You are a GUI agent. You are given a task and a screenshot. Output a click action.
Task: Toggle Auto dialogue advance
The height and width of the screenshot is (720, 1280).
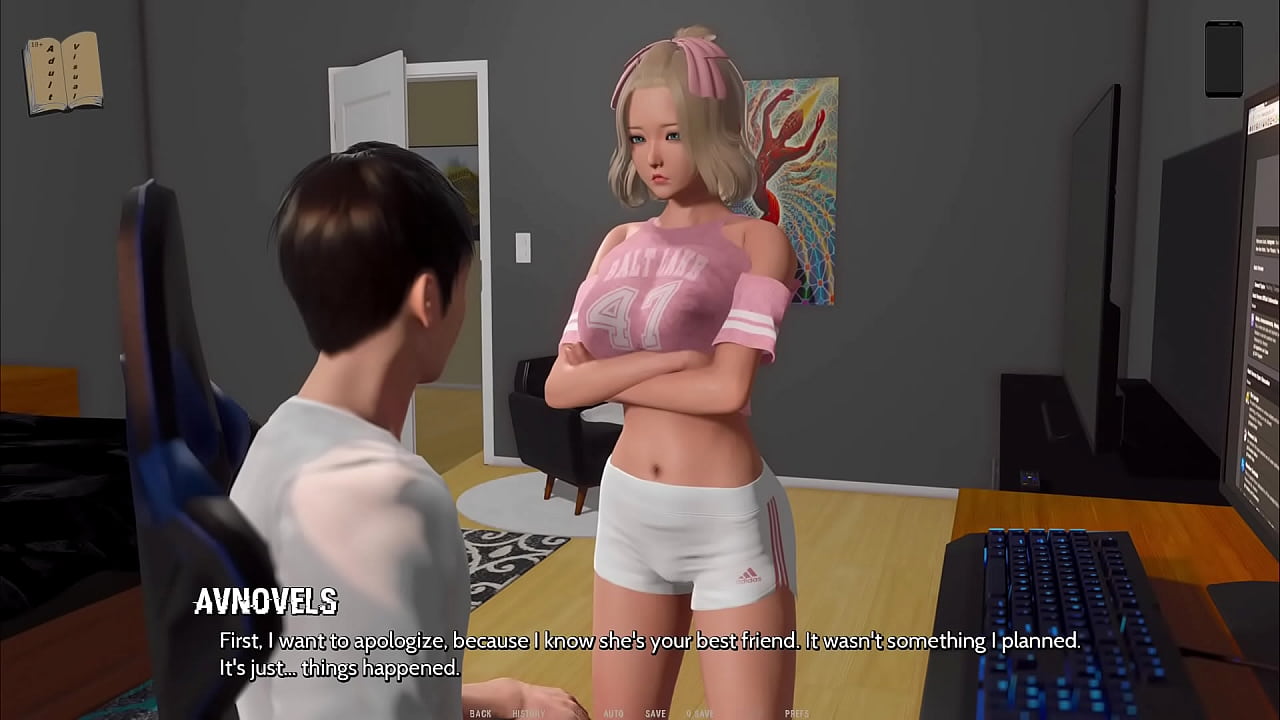pyautogui.click(x=614, y=713)
